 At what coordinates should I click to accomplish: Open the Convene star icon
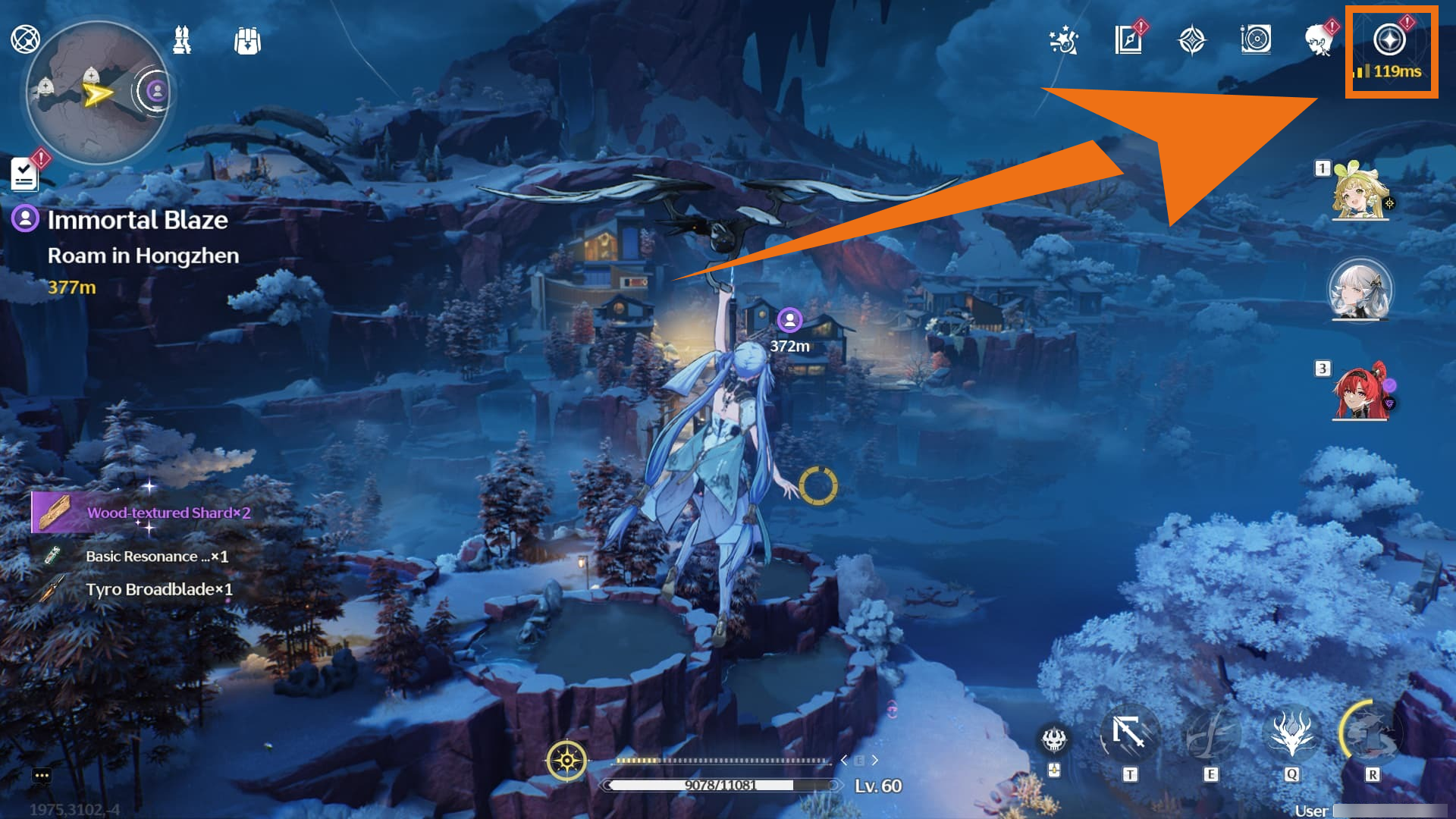[x=1063, y=41]
